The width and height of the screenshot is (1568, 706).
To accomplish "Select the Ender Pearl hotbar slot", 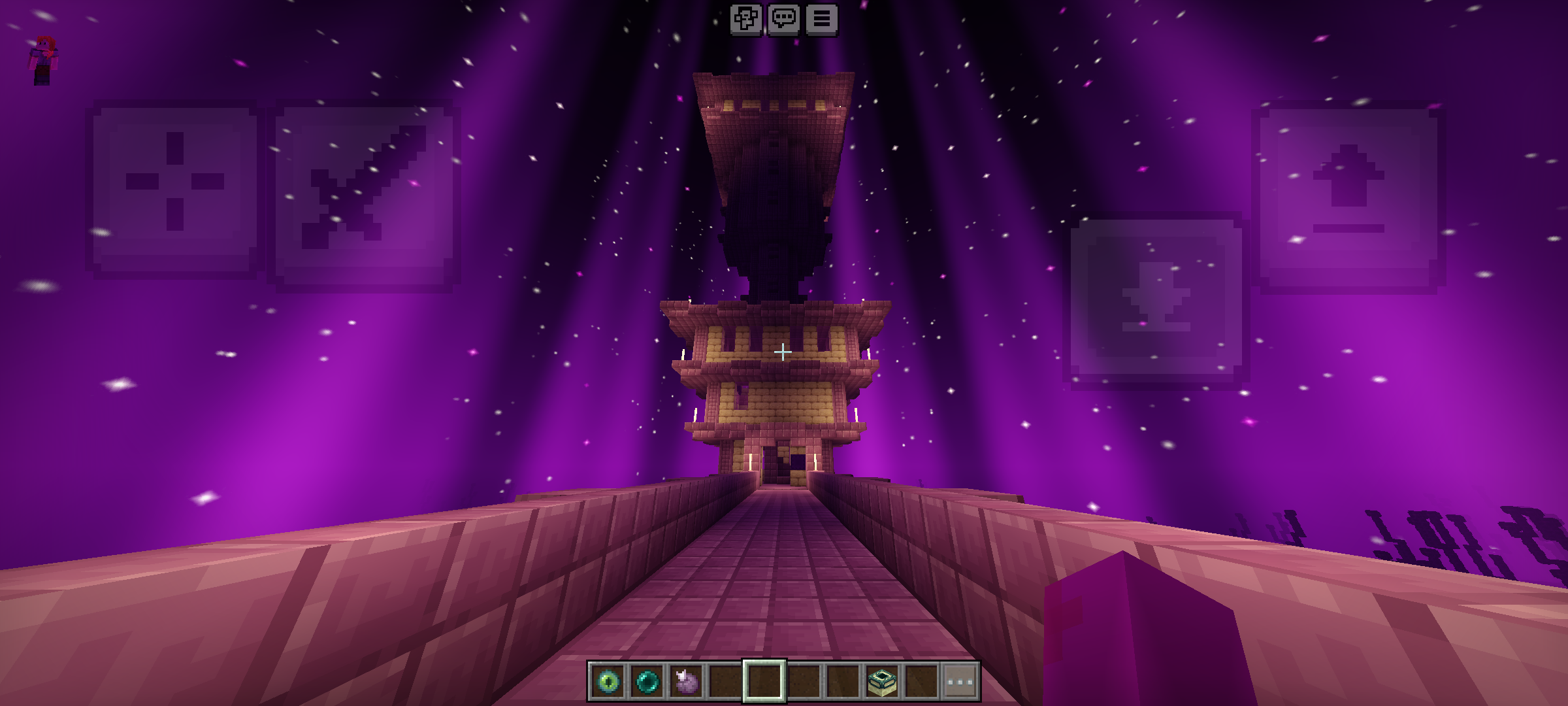I will point(647,682).
